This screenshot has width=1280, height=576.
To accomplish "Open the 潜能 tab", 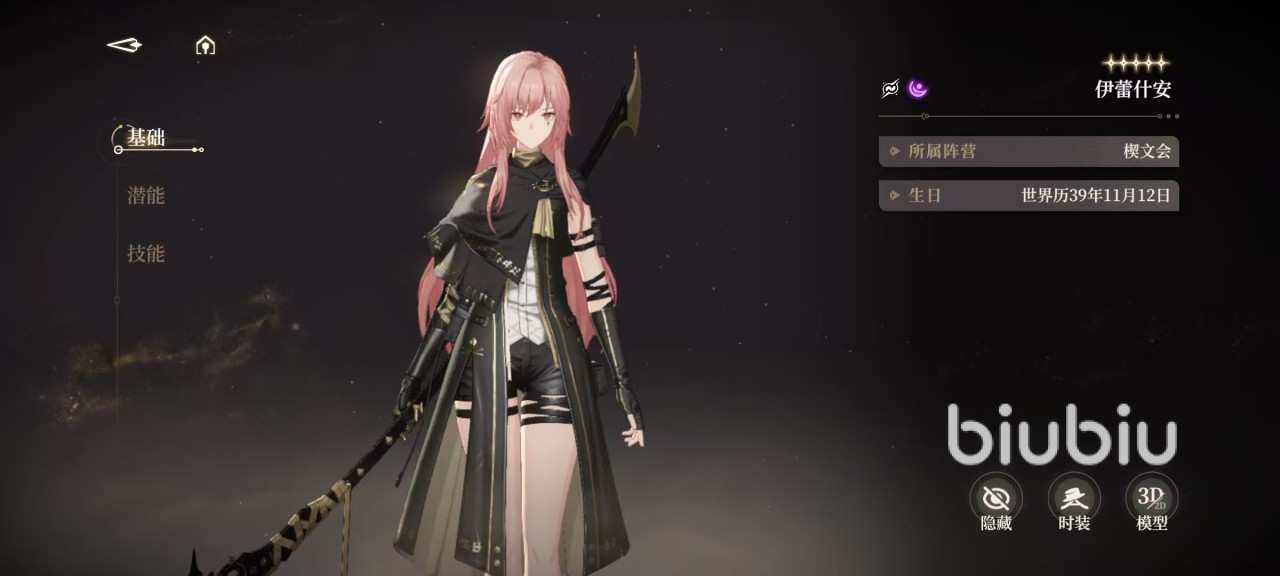I will coord(146,196).
